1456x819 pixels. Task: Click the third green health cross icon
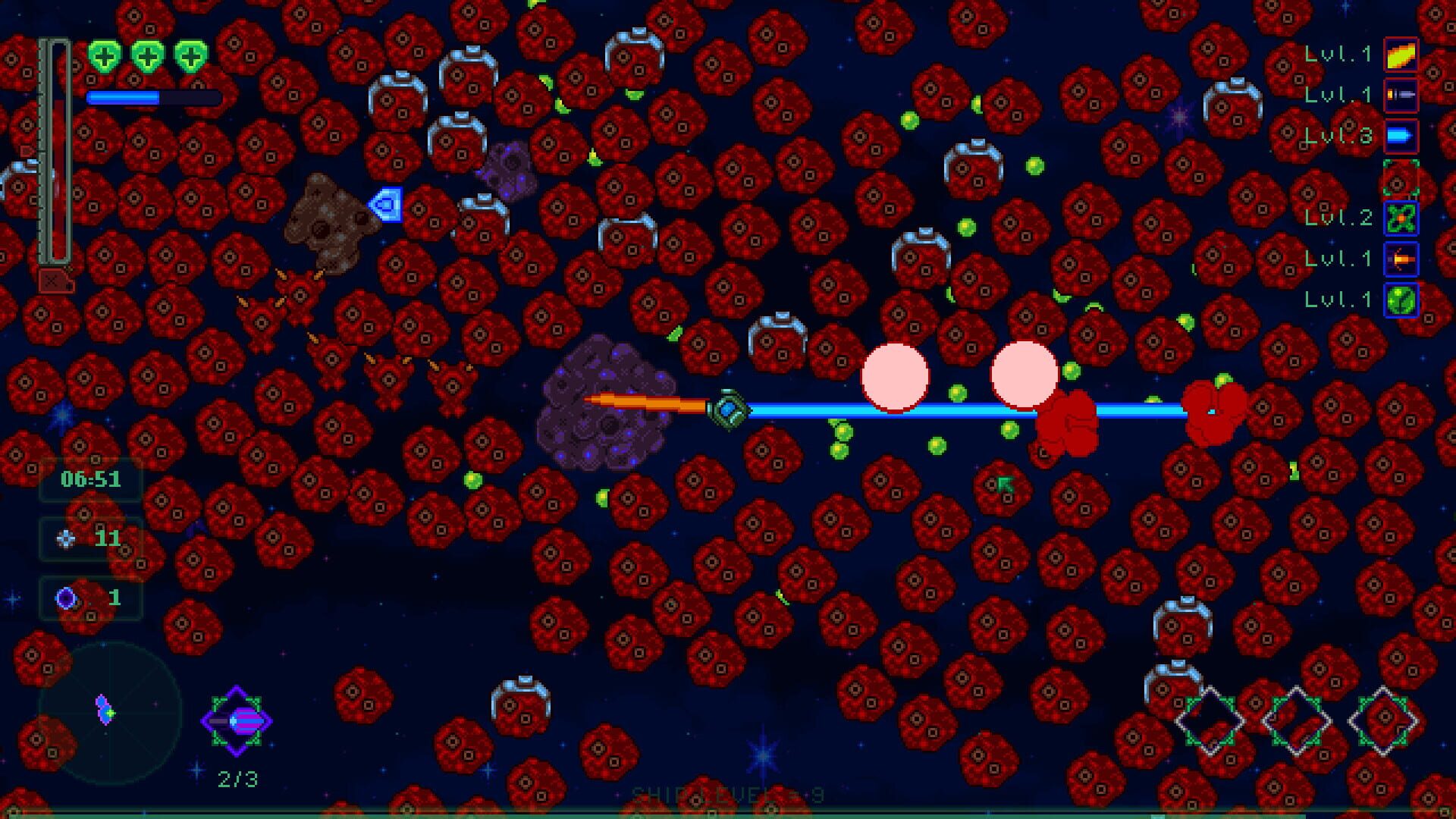[190, 57]
